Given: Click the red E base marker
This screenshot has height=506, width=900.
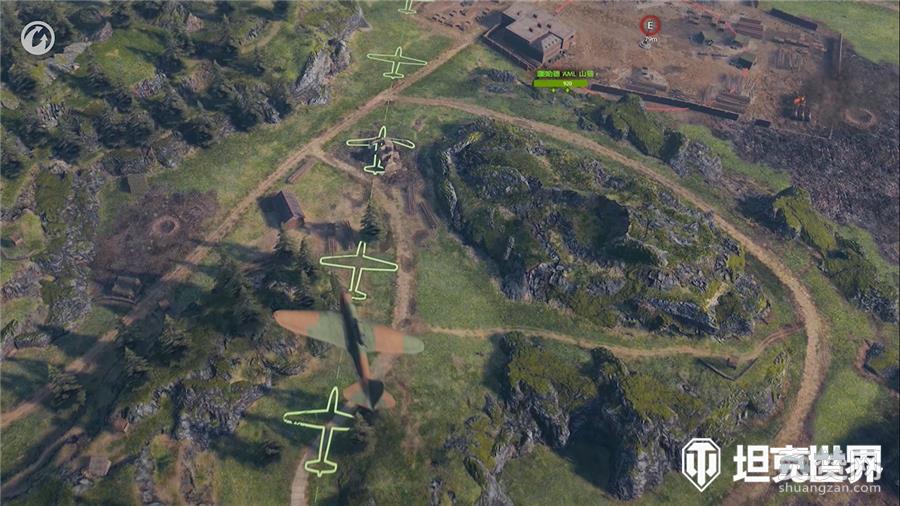Looking at the screenshot, I should [650, 25].
